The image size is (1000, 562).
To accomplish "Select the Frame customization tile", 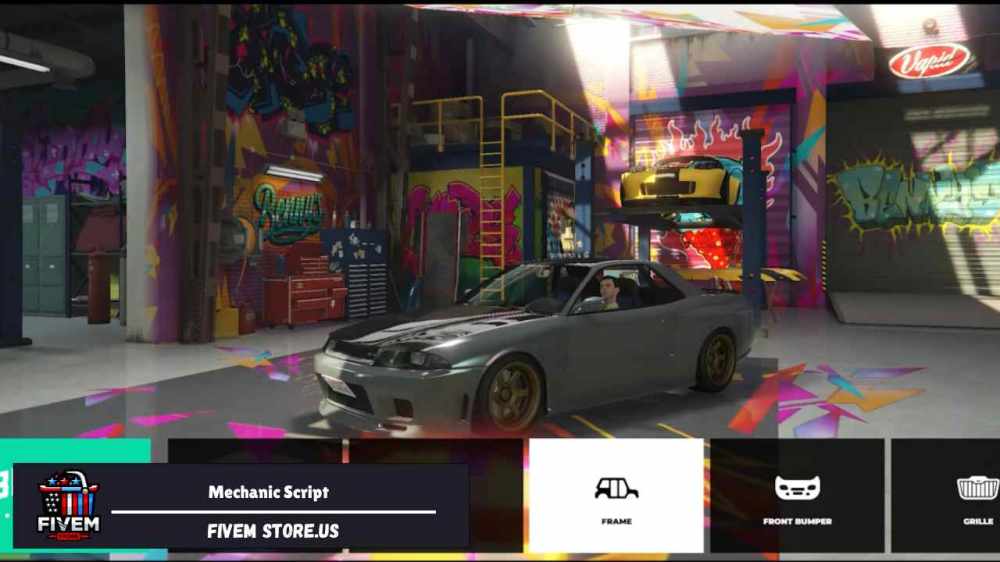I will click(616, 496).
